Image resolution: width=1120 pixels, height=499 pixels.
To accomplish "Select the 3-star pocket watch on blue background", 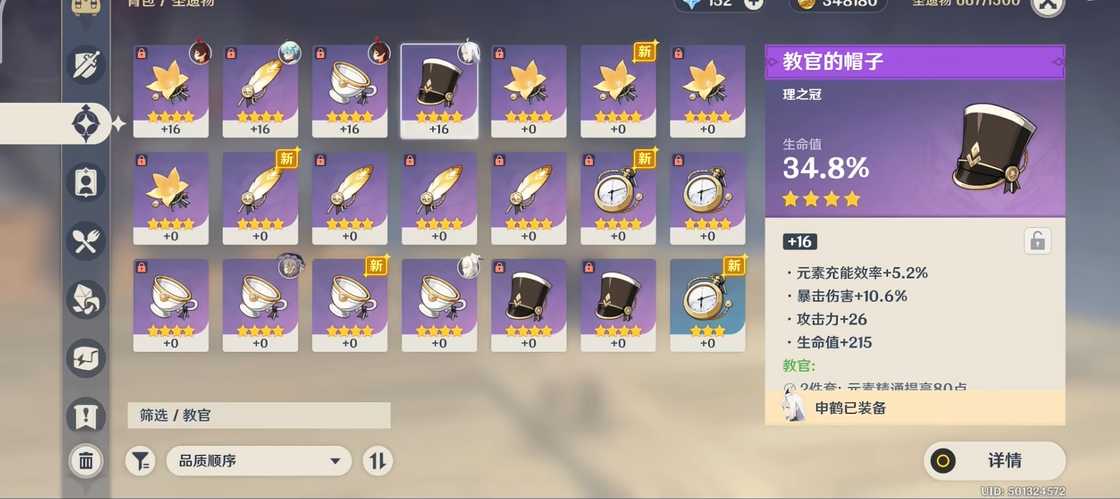I will coord(707,304).
